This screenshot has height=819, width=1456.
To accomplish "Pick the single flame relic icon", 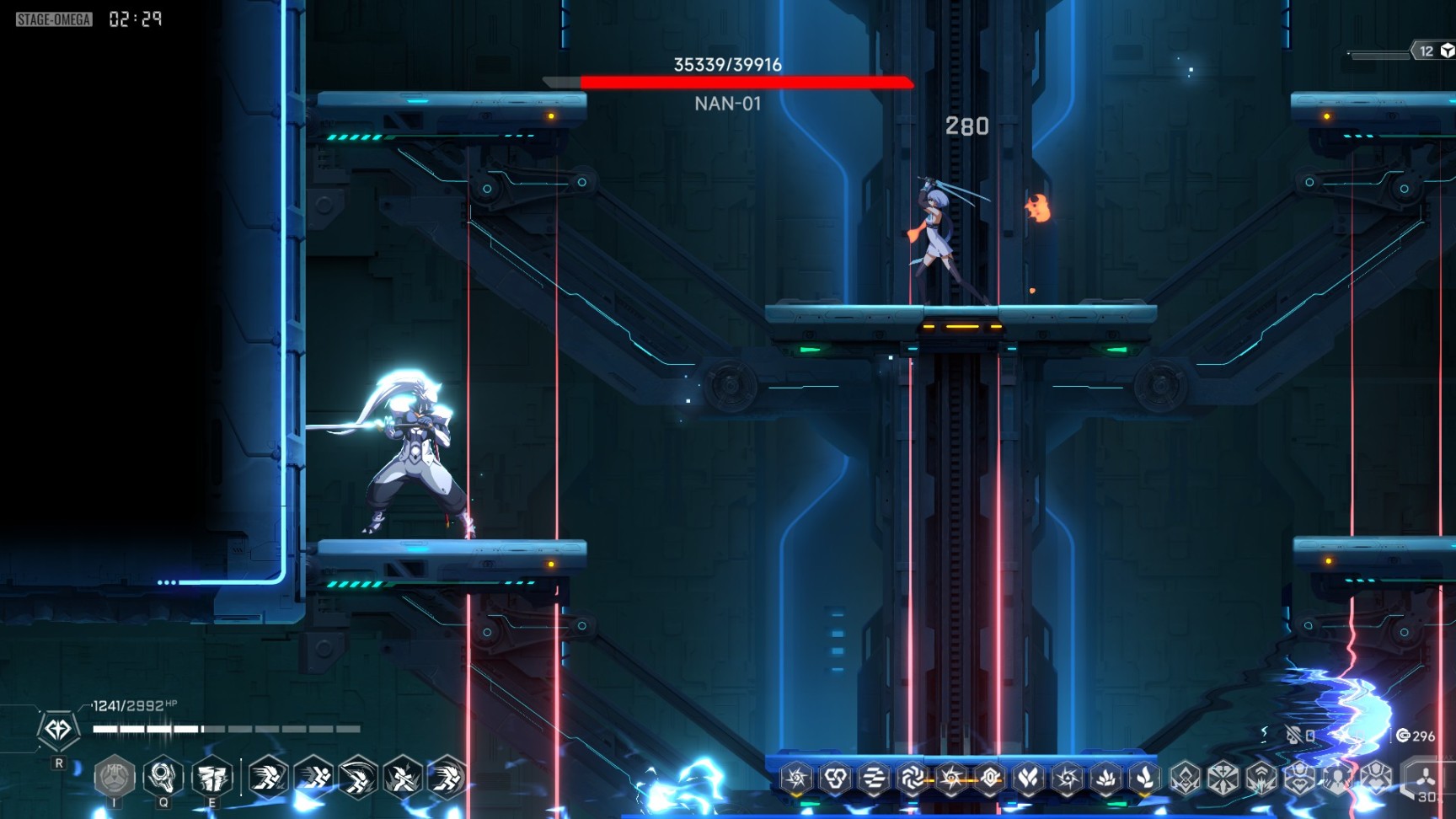I will (1145, 778).
